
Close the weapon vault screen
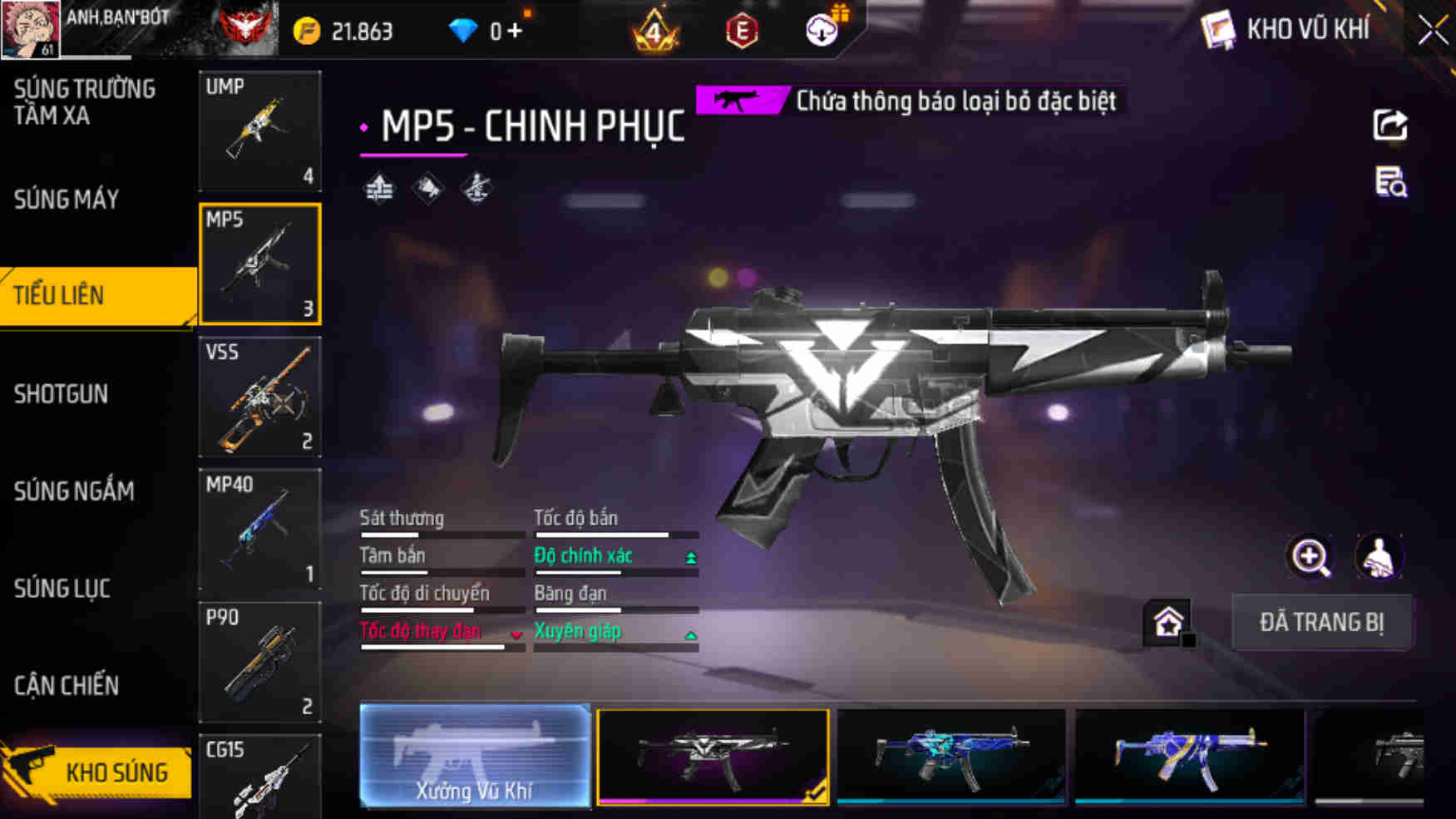[x=1433, y=31]
